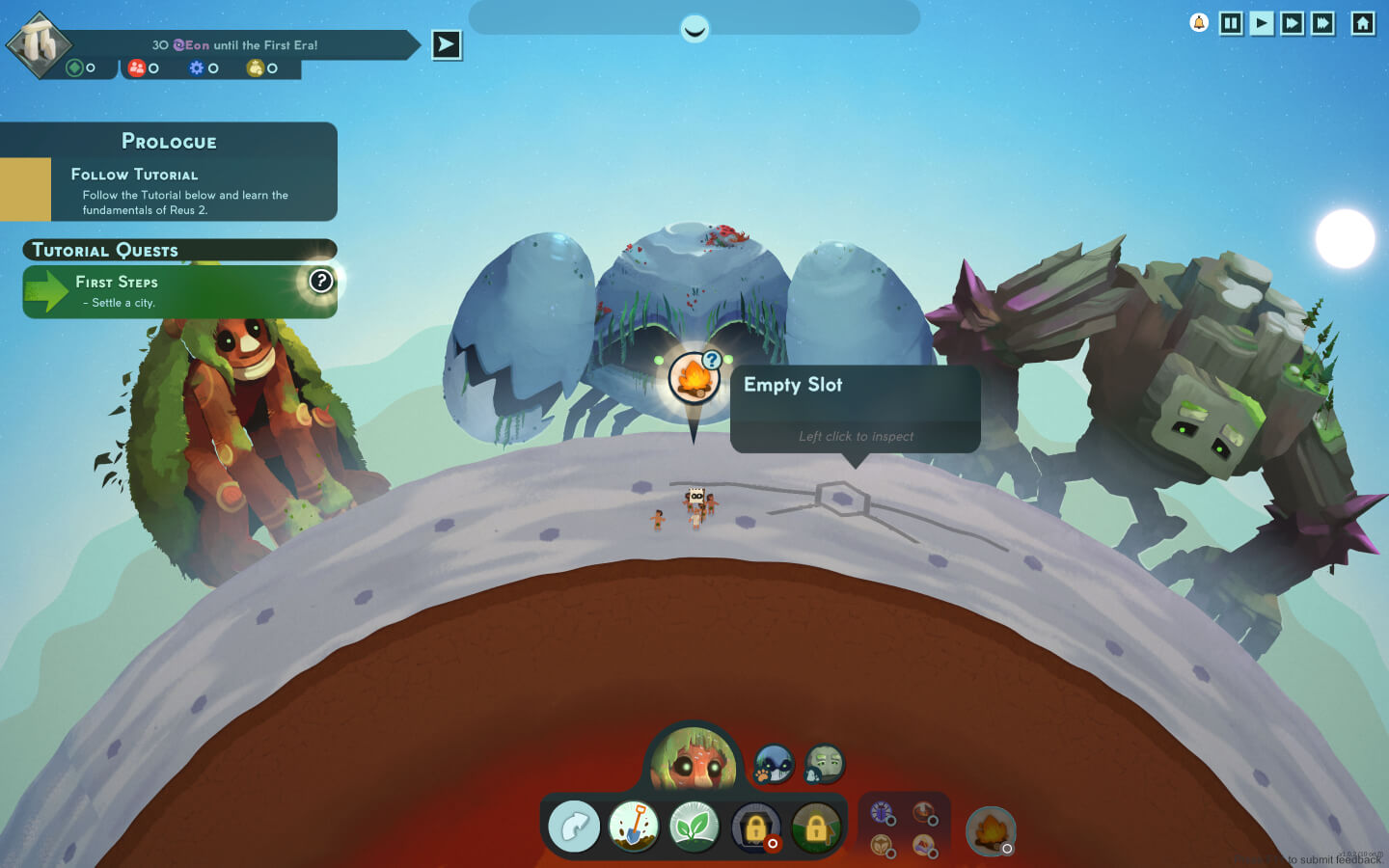The height and width of the screenshot is (868, 1389).
Task: Select the shovel terraforming tool
Action: pyautogui.click(x=635, y=827)
